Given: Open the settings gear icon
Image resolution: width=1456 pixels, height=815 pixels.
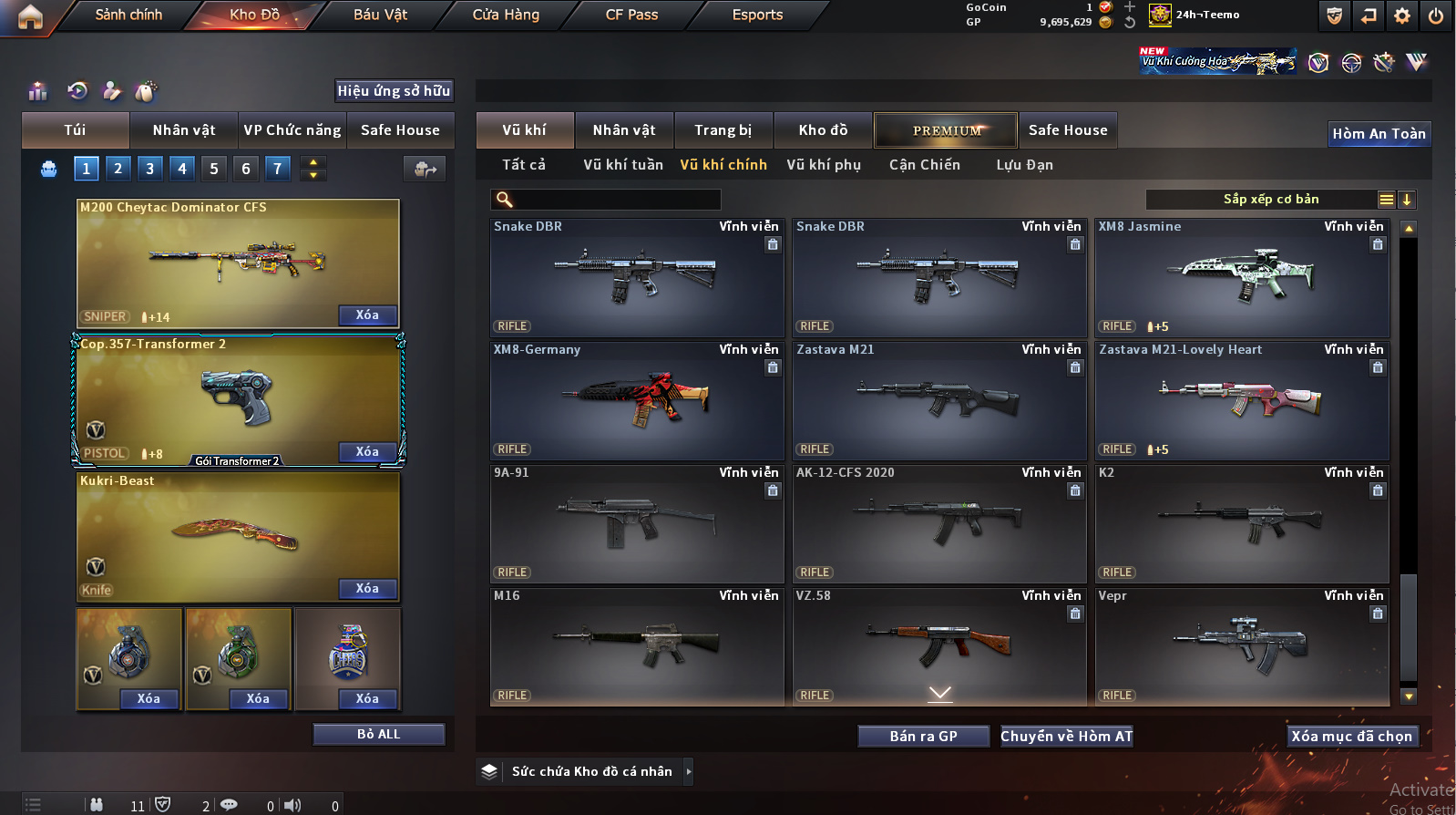Looking at the screenshot, I should coord(1402,15).
